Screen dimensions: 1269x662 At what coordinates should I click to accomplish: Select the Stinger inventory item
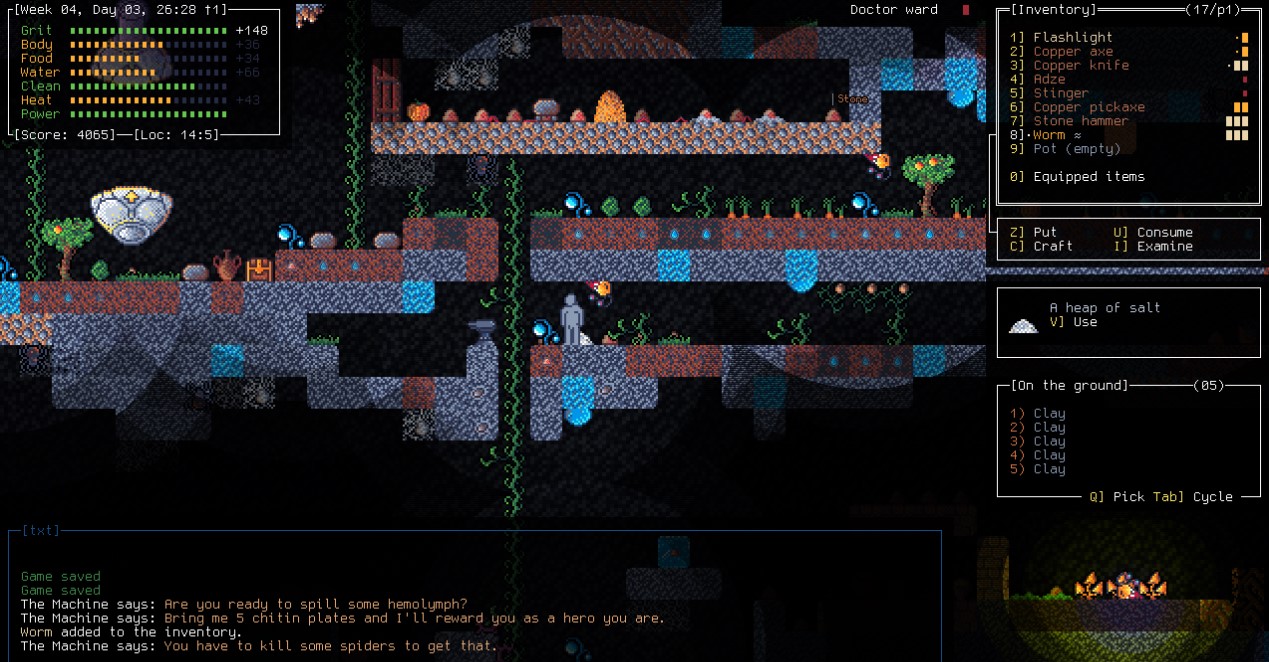(x=1060, y=93)
